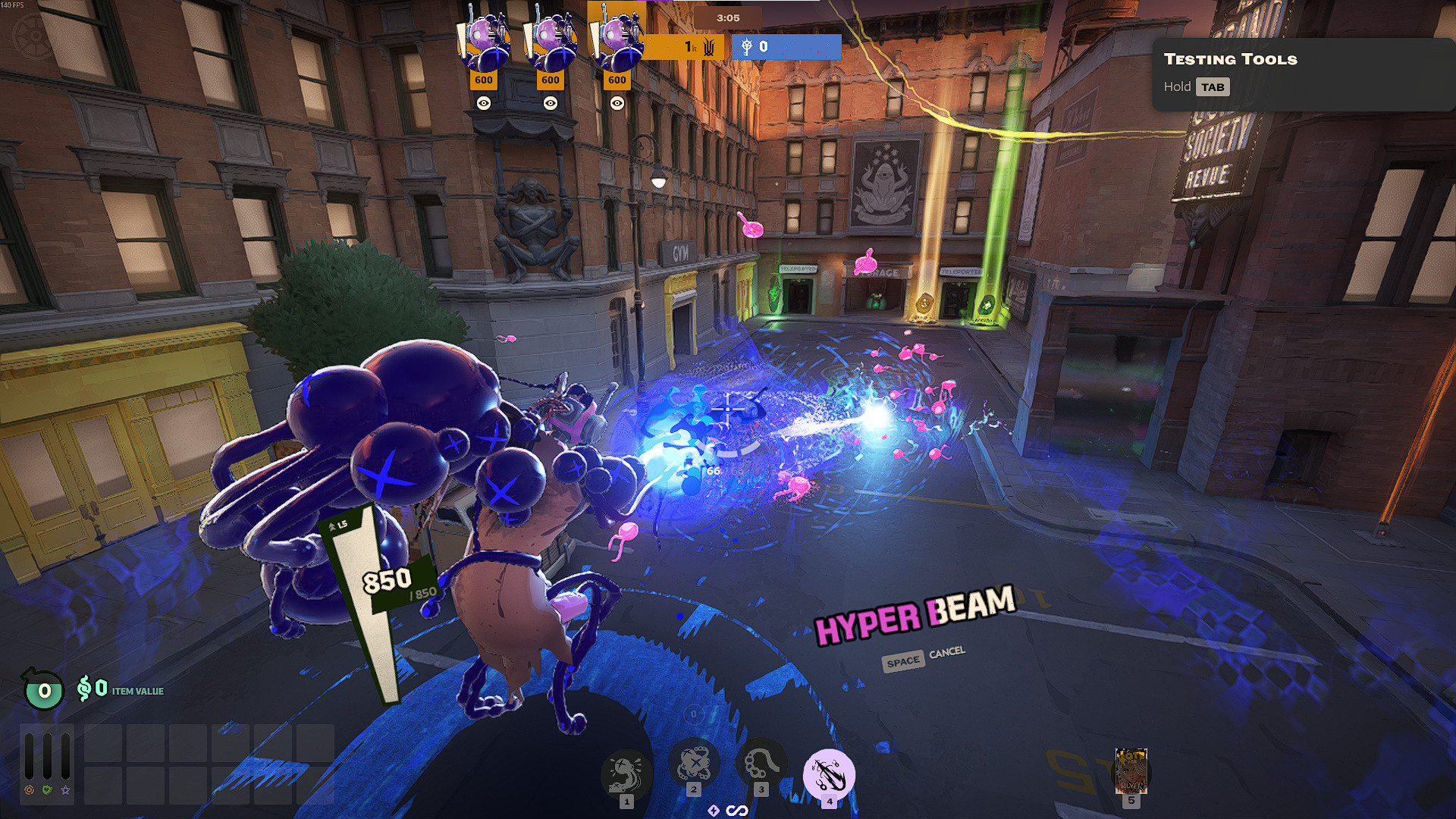
Task: Click the orange team's trident kill icon
Action: (708, 46)
